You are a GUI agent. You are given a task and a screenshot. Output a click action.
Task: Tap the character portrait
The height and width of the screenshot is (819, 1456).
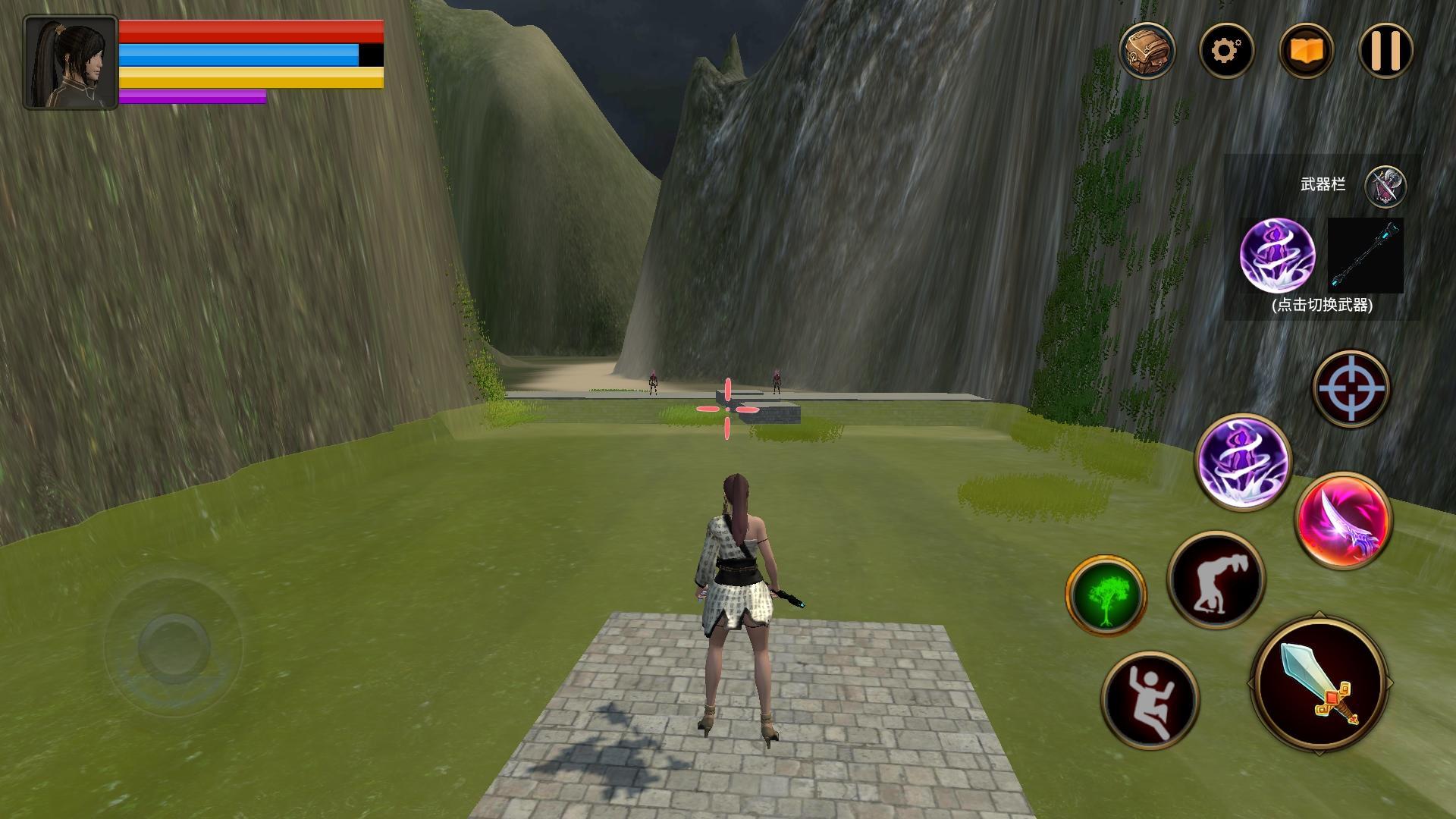(71, 62)
